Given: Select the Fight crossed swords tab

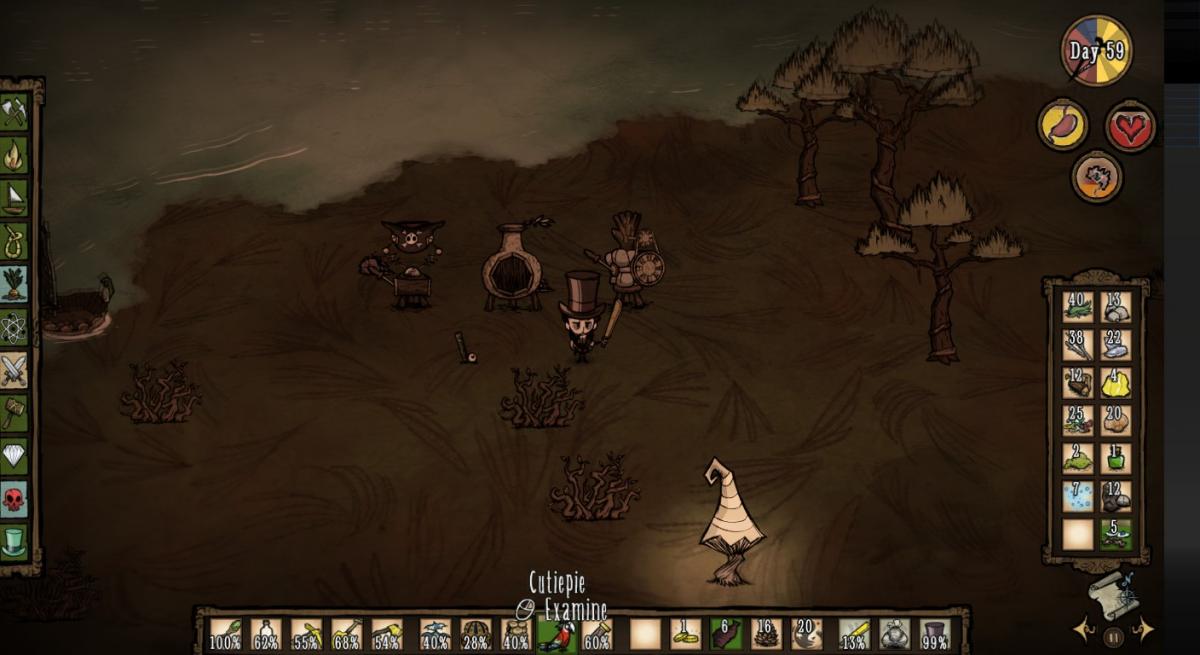Looking at the screenshot, I should click(14, 370).
